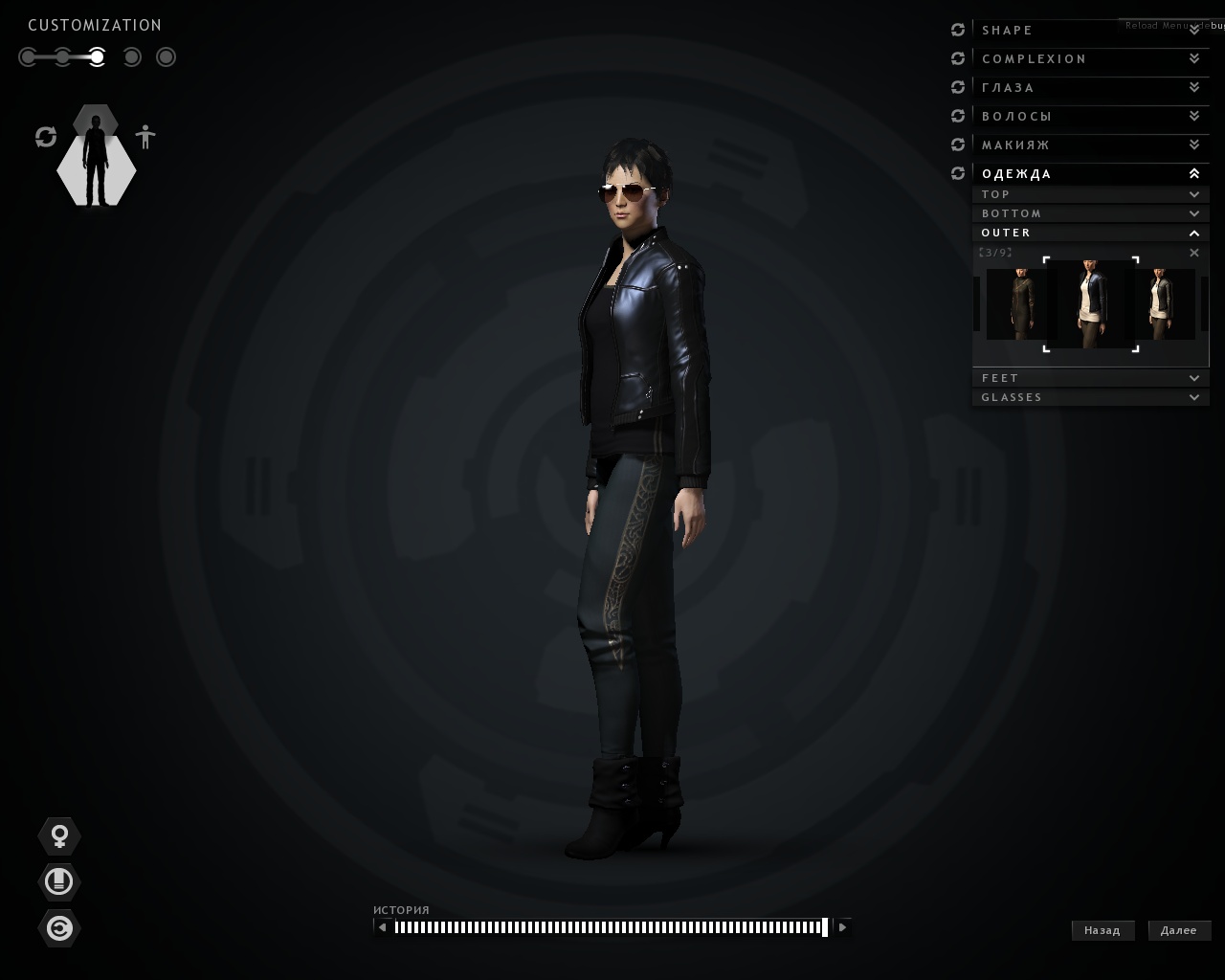Choose the white-shirt jacket thumbnail on the right
The image size is (1225, 980).
coord(1164,304)
